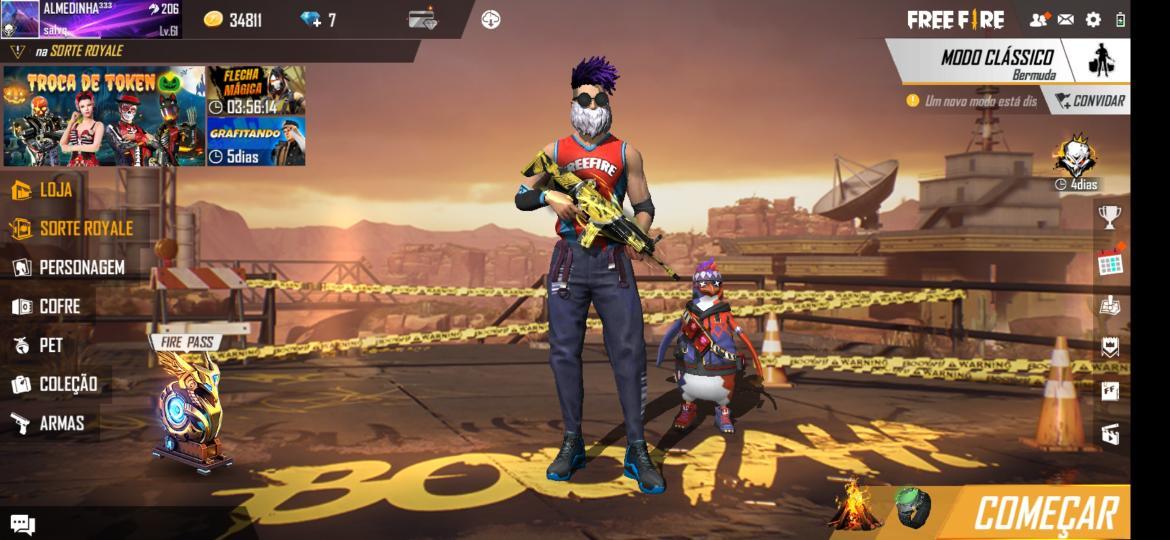This screenshot has width=1170, height=540.
Task: Go to the Personagem screen
Action: pos(68,268)
